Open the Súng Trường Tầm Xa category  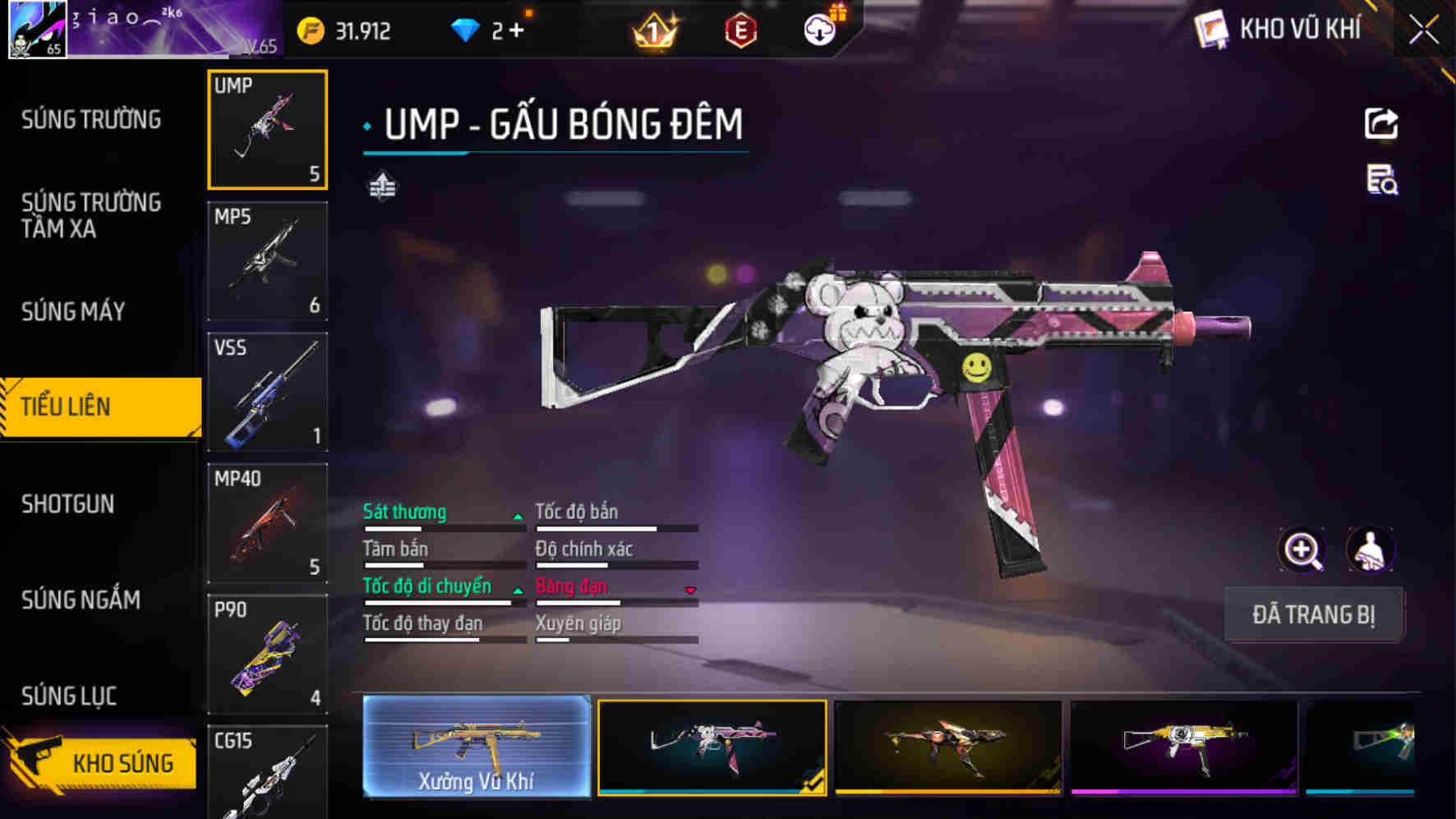[x=91, y=215]
